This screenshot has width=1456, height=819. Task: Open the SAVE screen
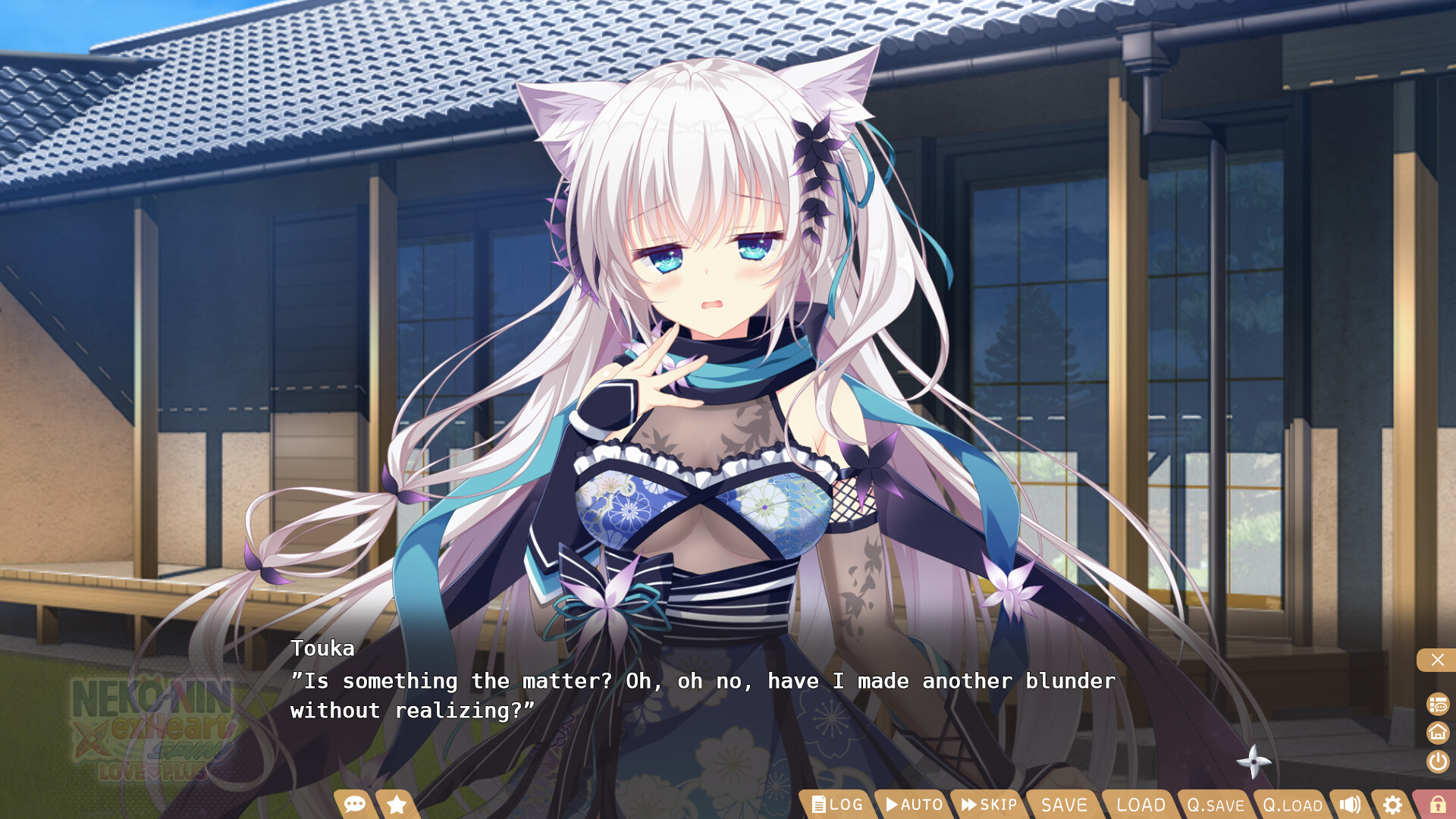1063,805
